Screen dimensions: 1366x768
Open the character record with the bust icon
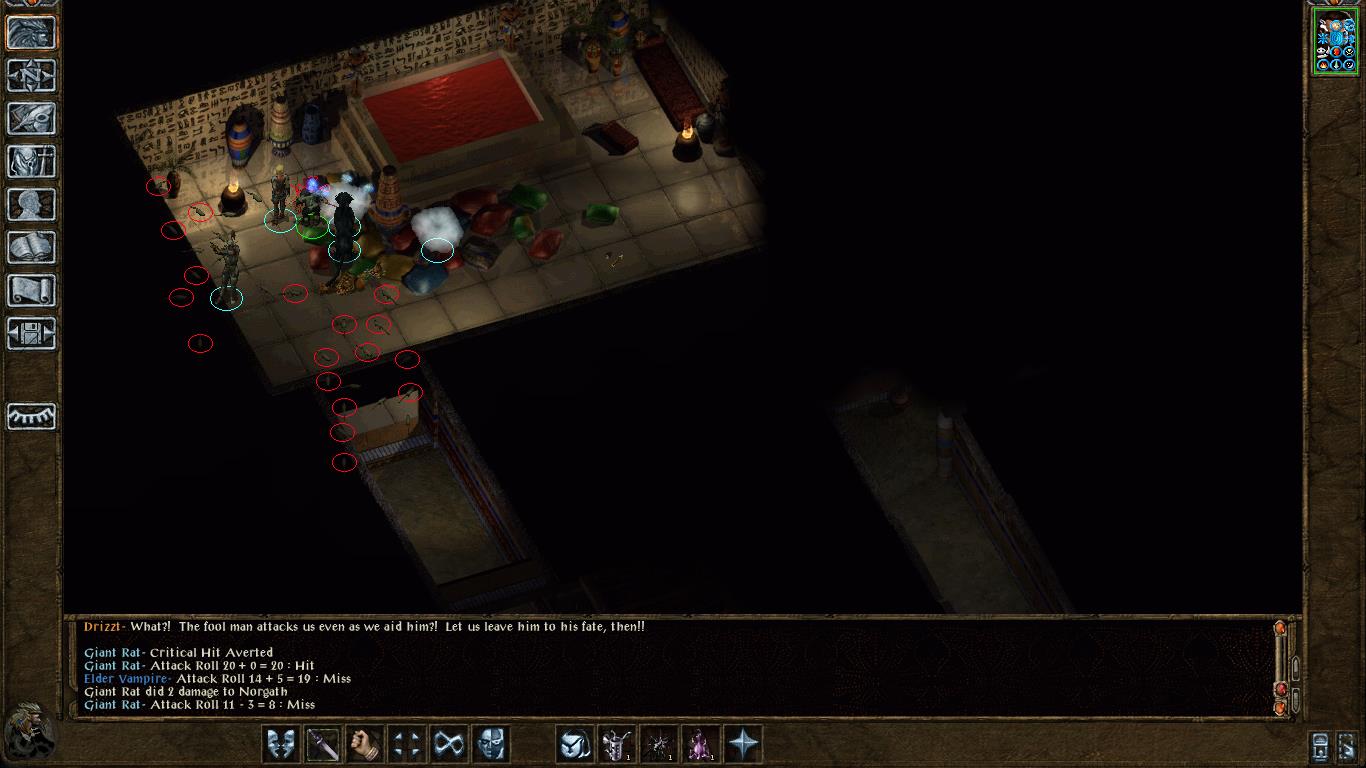coord(32,205)
